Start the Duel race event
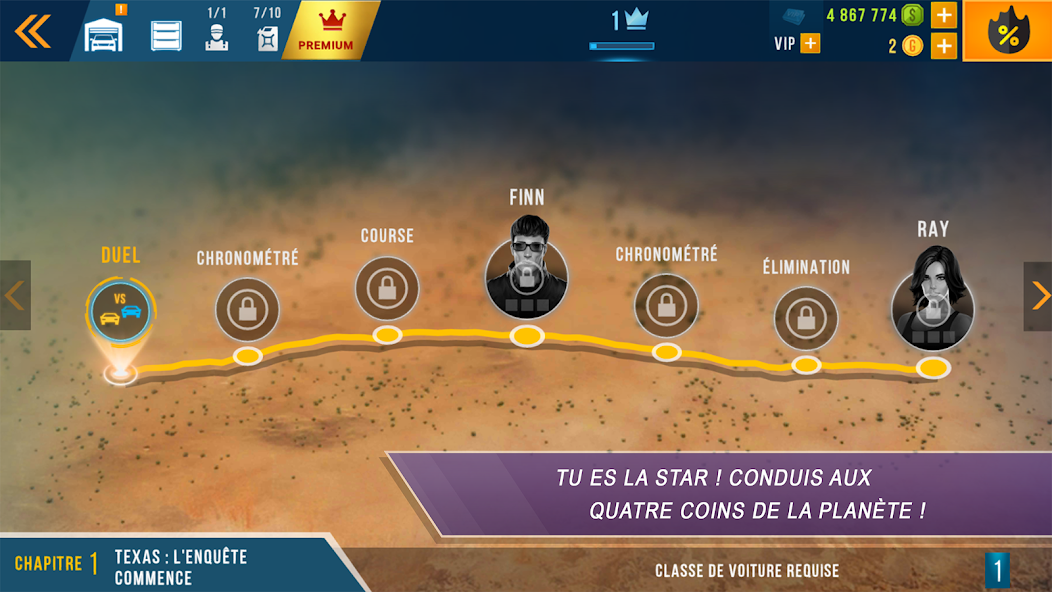Screen dimensions: 1052x592 [x=121, y=309]
